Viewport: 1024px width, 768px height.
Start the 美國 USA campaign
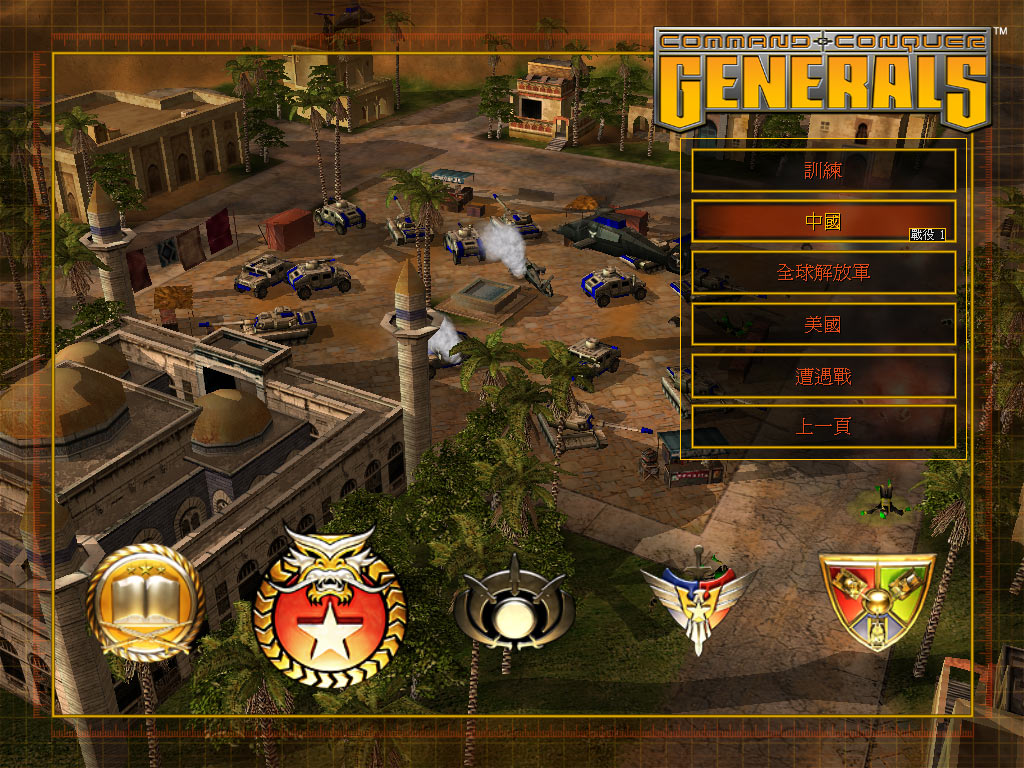(x=823, y=324)
